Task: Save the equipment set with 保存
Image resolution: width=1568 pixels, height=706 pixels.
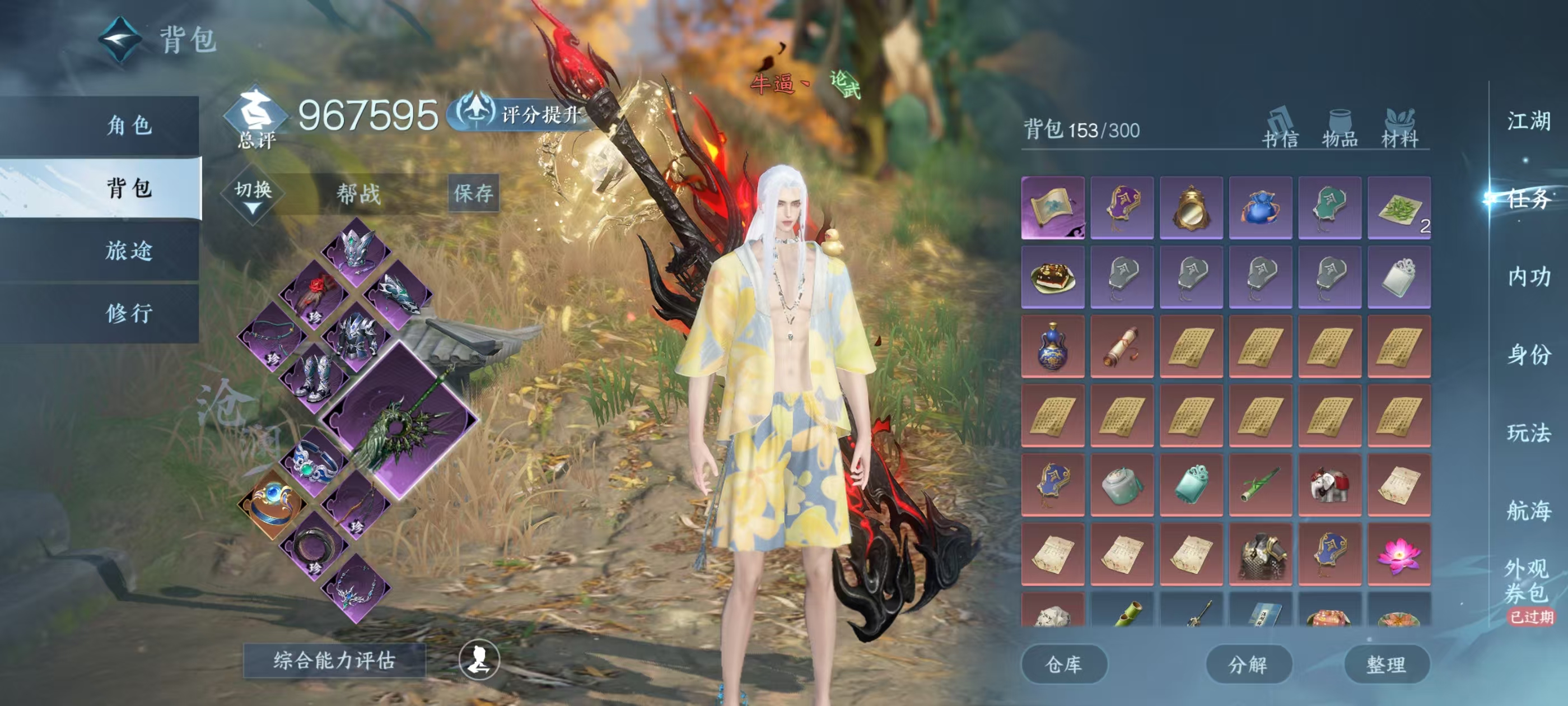Action: (473, 194)
